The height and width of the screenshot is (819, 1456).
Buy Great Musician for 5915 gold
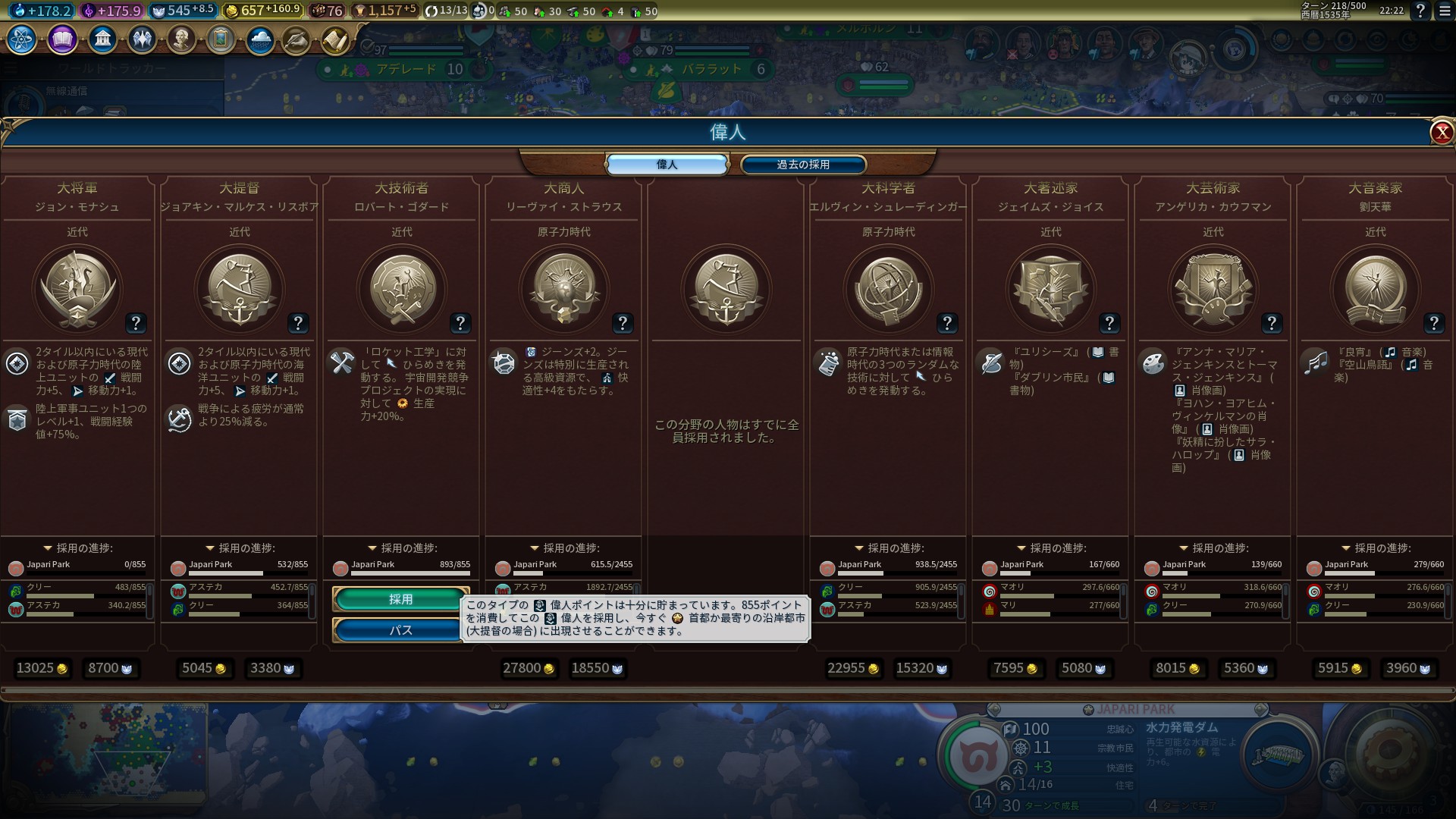(x=1340, y=668)
